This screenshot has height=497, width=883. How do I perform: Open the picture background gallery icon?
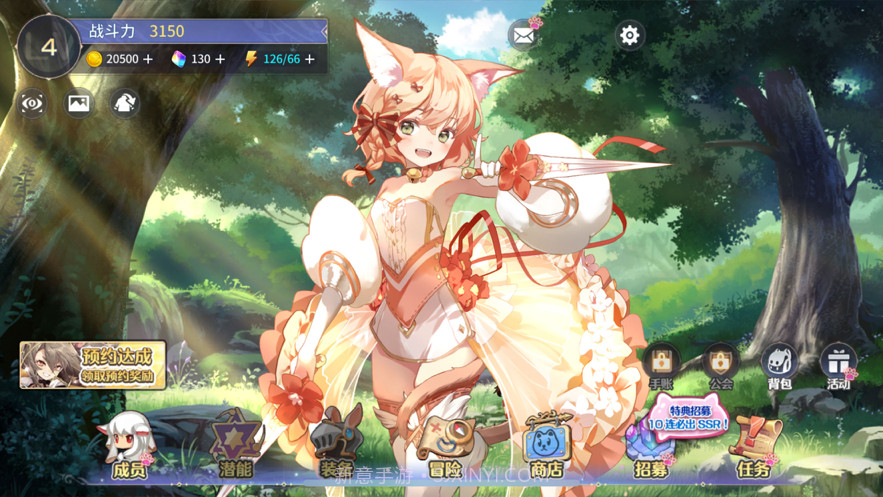click(79, 102)
